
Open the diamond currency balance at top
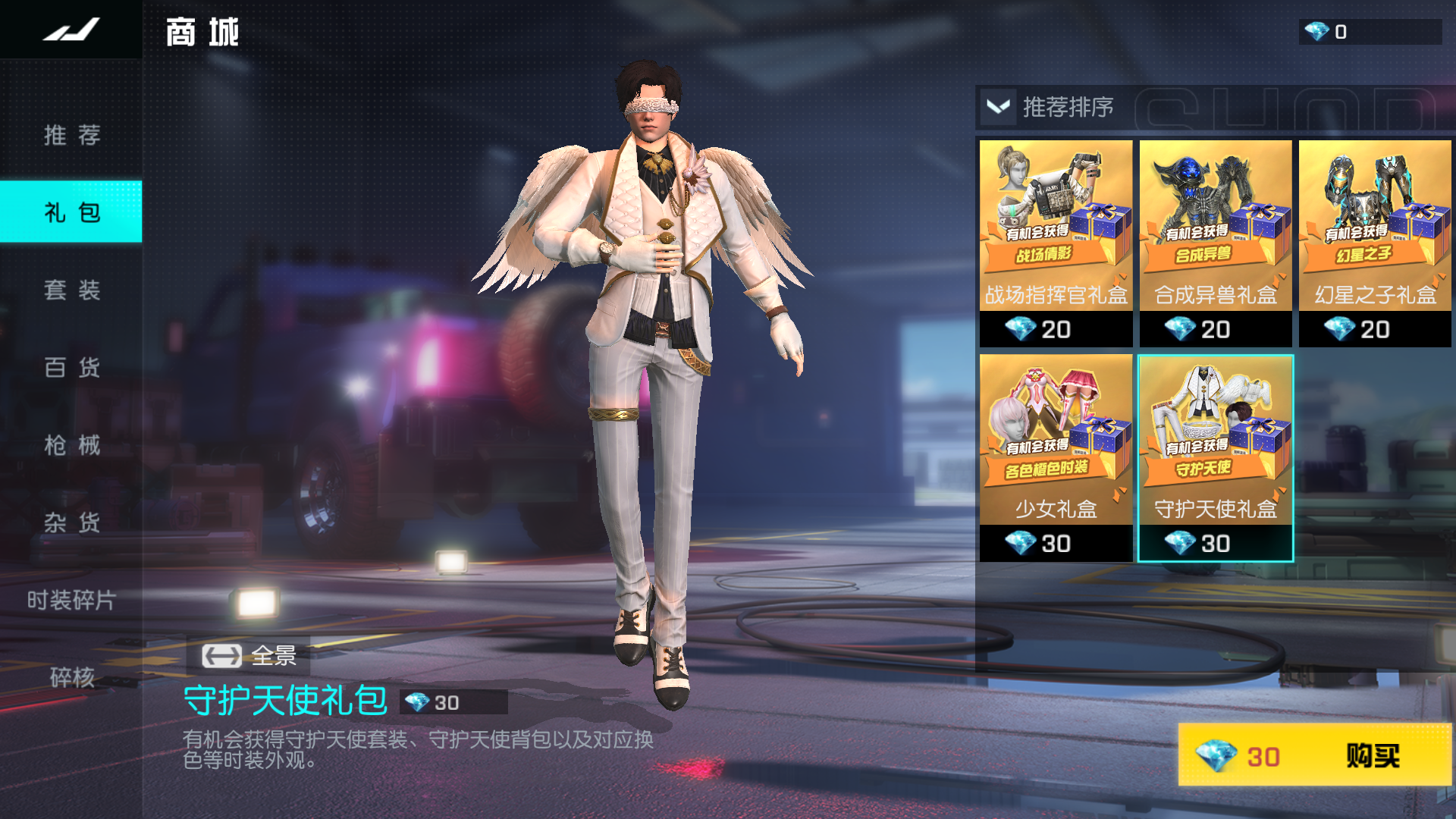click(x=1369, y=32)
